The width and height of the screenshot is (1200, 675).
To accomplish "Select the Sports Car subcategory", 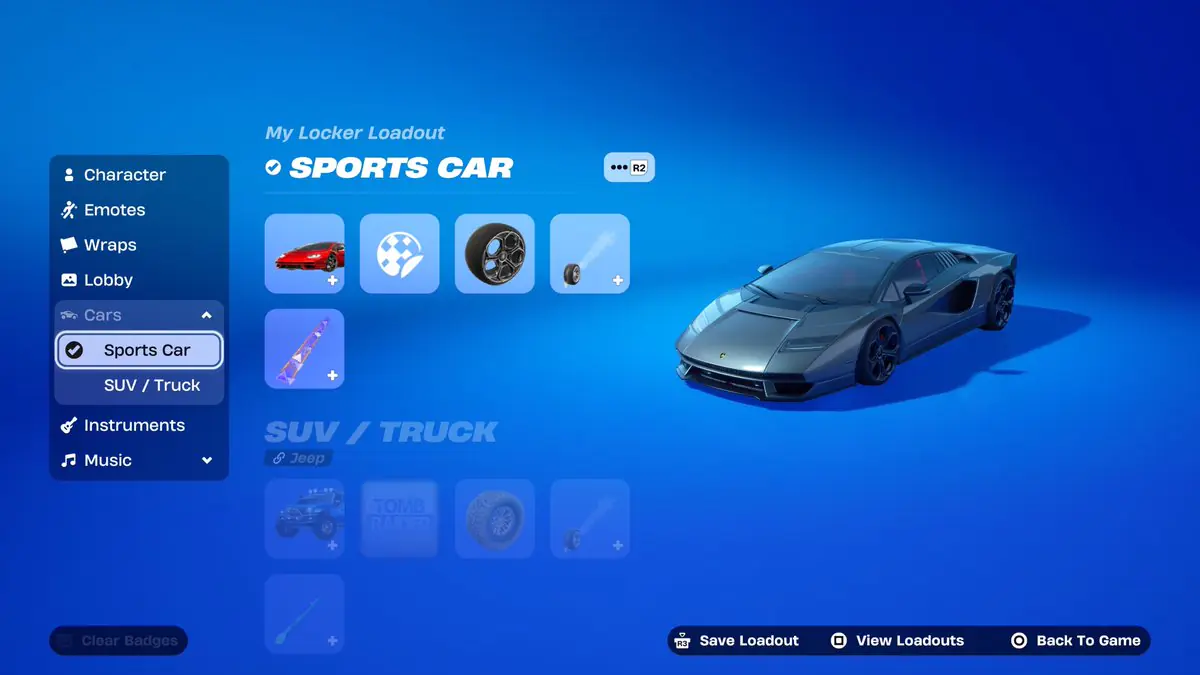I will [x=146, y=350].
